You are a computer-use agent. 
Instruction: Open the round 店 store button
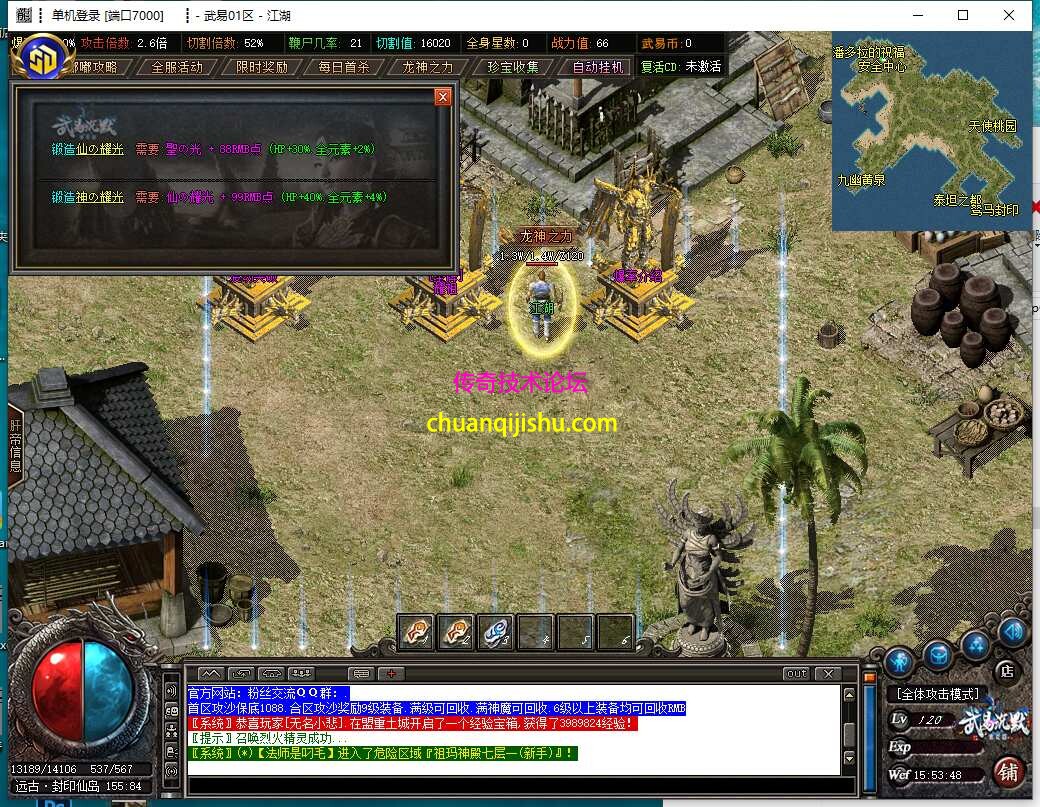coord(1007,671)
